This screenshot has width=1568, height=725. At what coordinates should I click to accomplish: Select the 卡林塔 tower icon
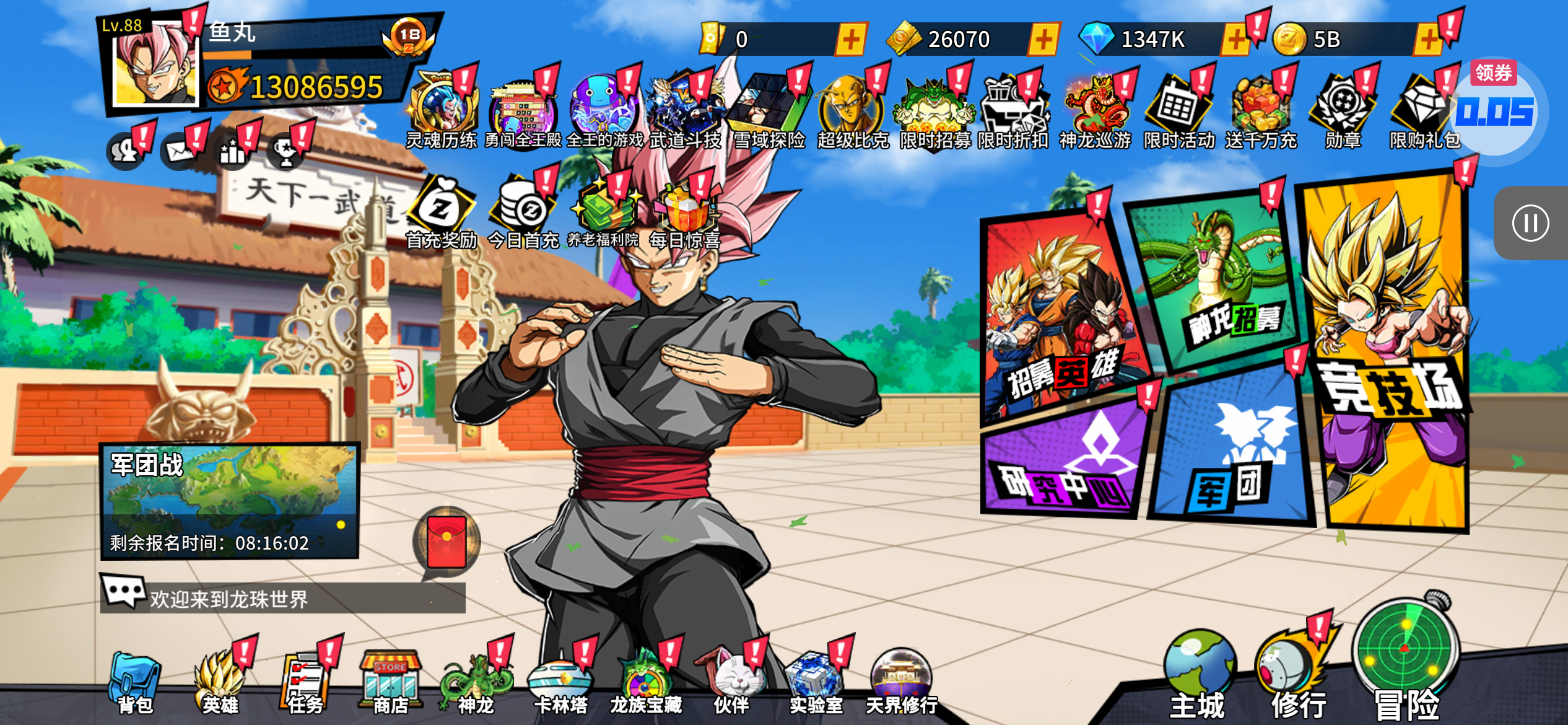560,683
